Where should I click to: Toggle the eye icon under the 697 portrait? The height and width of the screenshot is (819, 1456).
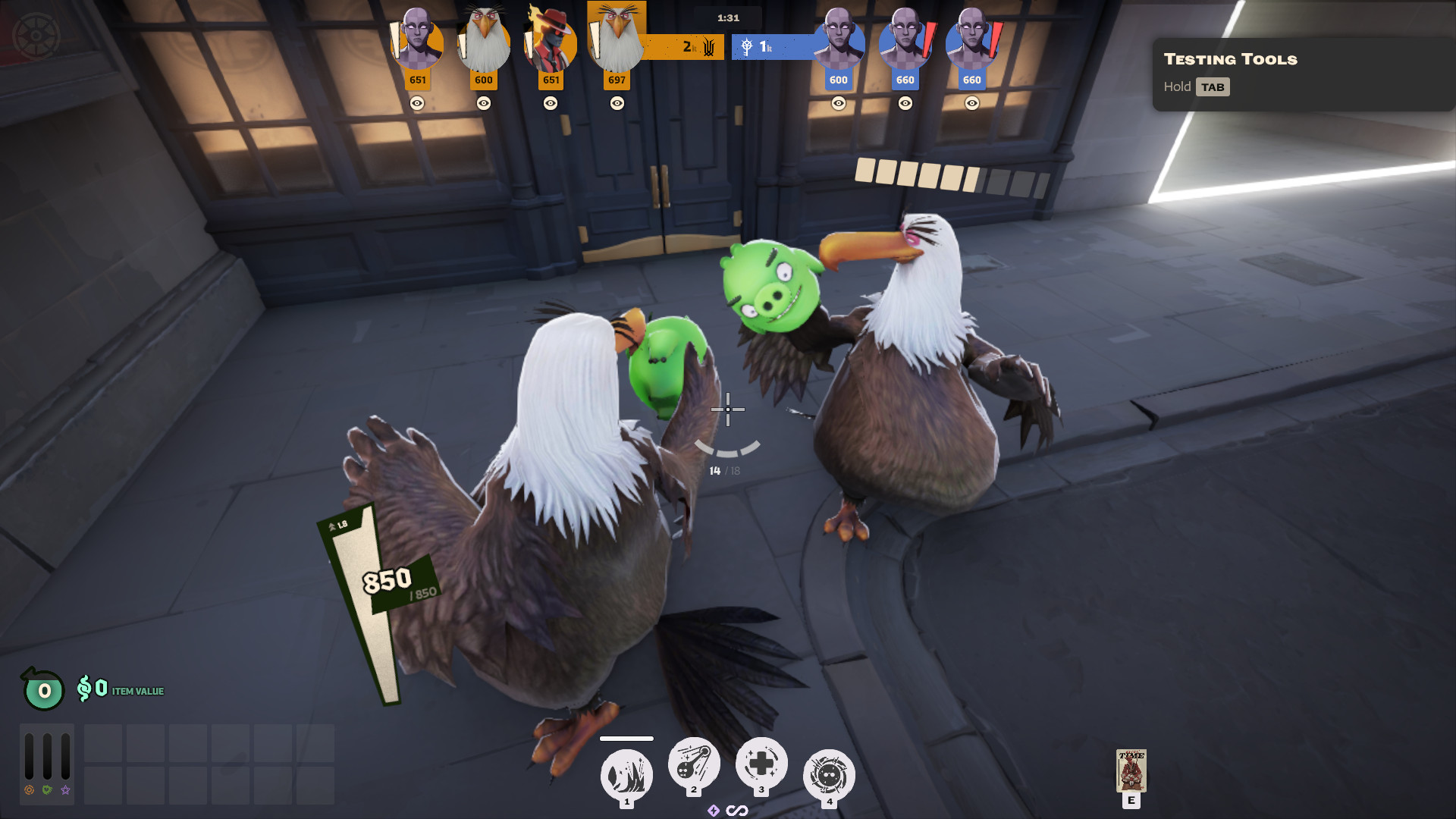(x=617, y=103)
